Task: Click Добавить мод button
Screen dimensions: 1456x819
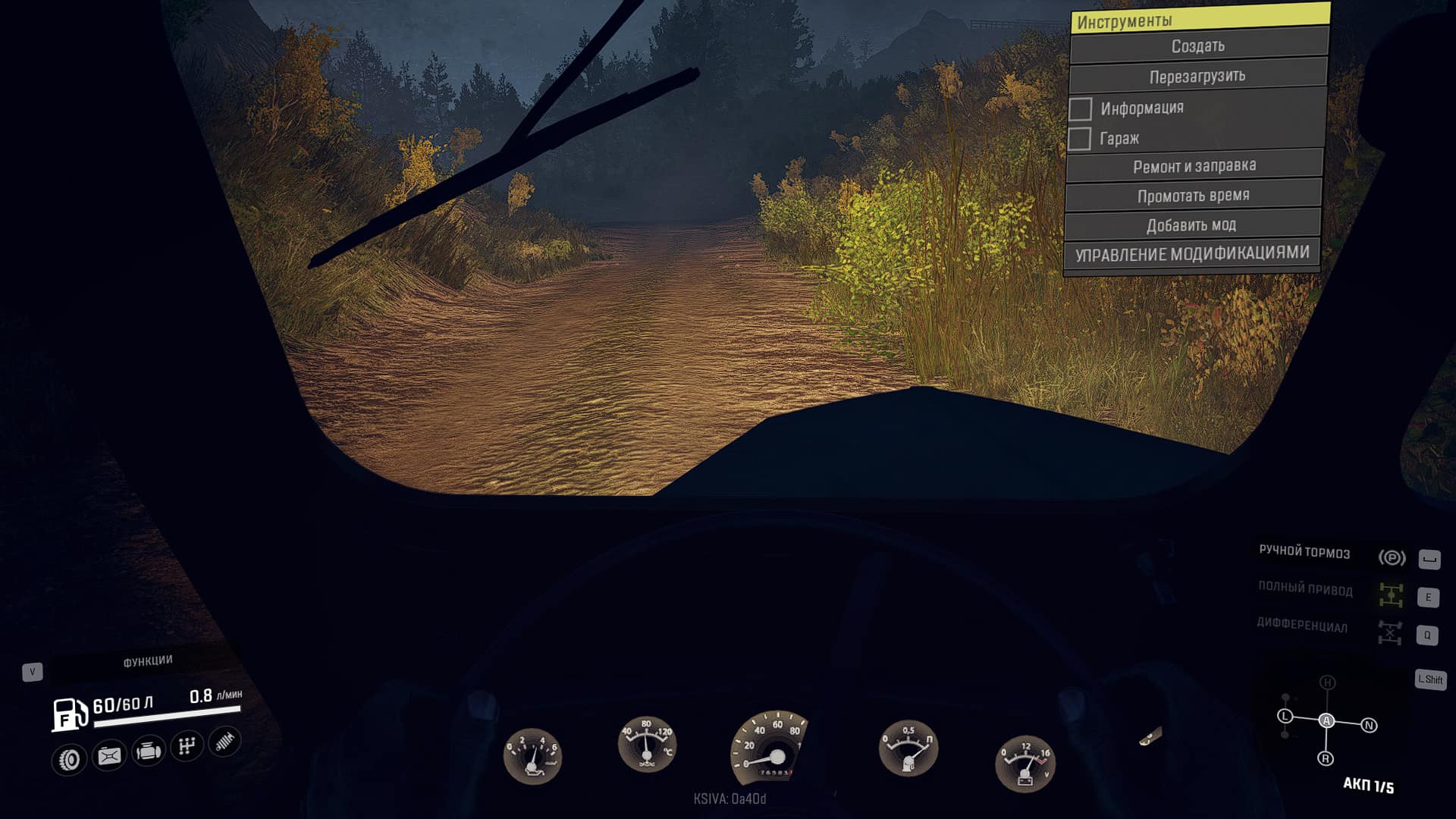Action: [x=1191, y=225]
